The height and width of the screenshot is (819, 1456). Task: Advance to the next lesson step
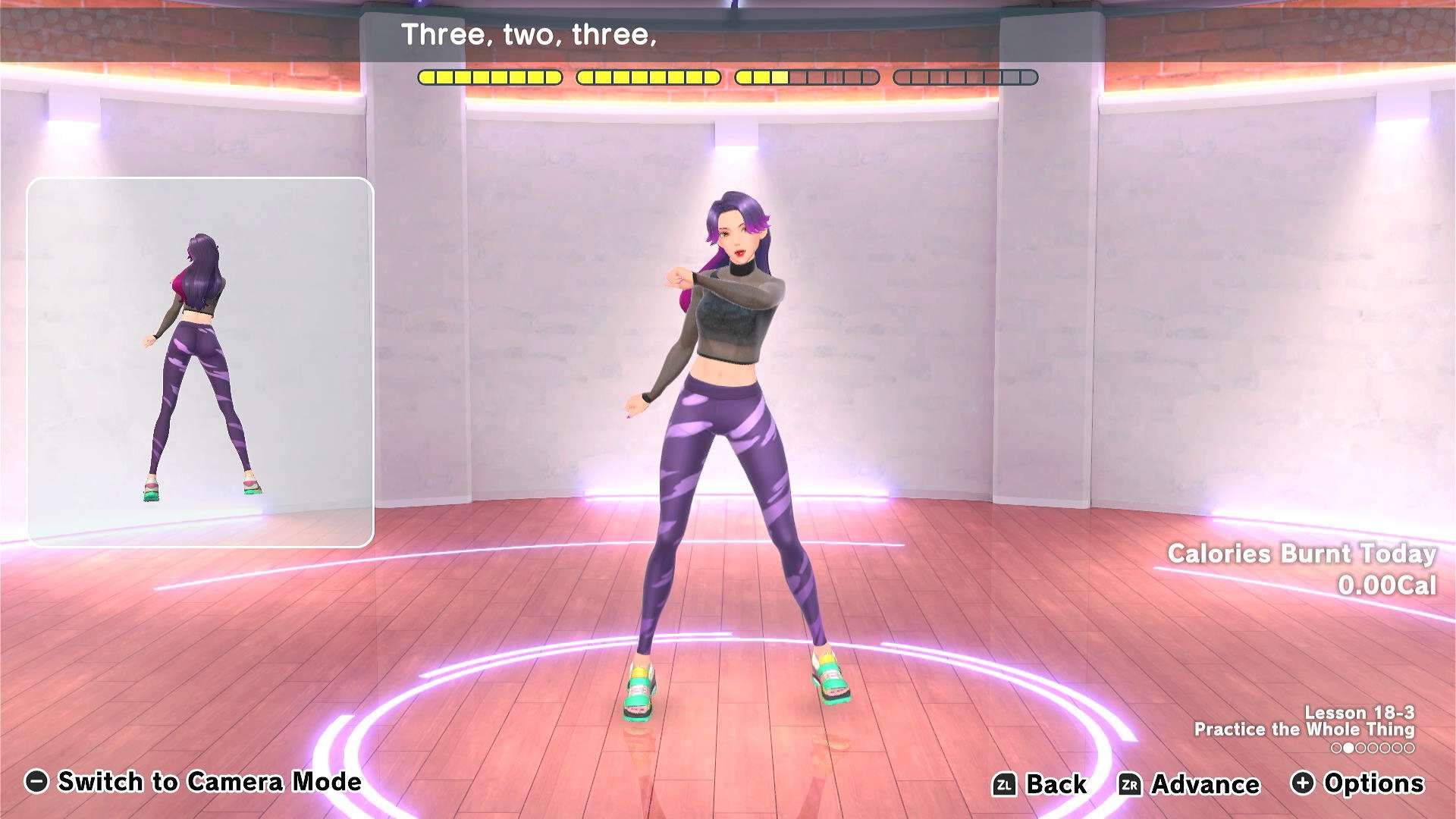click(x=1189, y=784)
